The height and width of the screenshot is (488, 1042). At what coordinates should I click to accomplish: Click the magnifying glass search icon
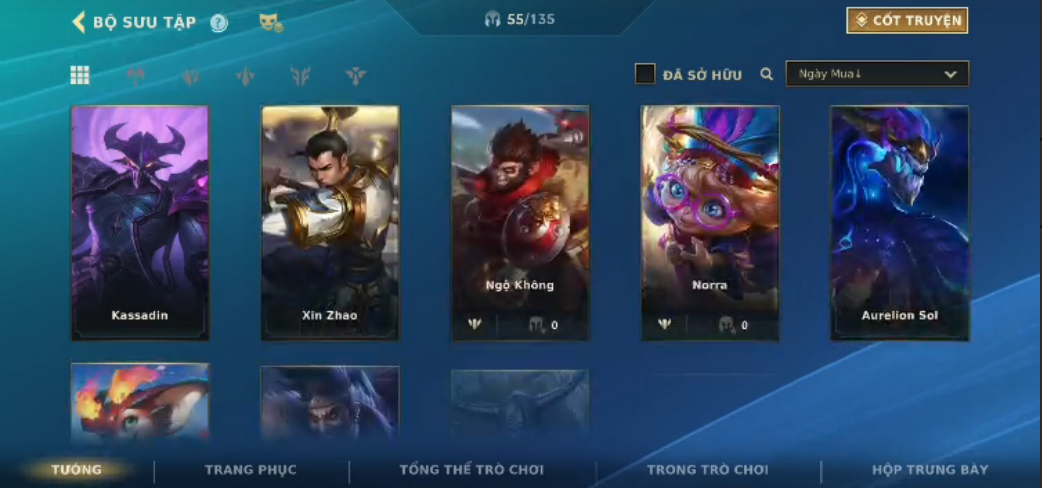click(x=767, y=74)
